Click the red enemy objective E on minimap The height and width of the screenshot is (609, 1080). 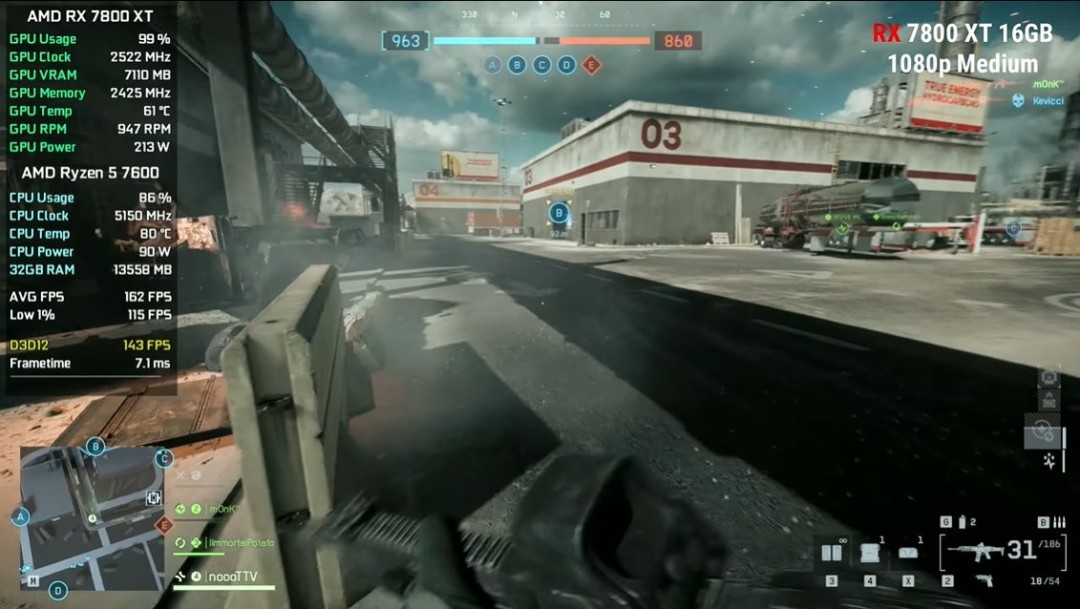[164, 525]
